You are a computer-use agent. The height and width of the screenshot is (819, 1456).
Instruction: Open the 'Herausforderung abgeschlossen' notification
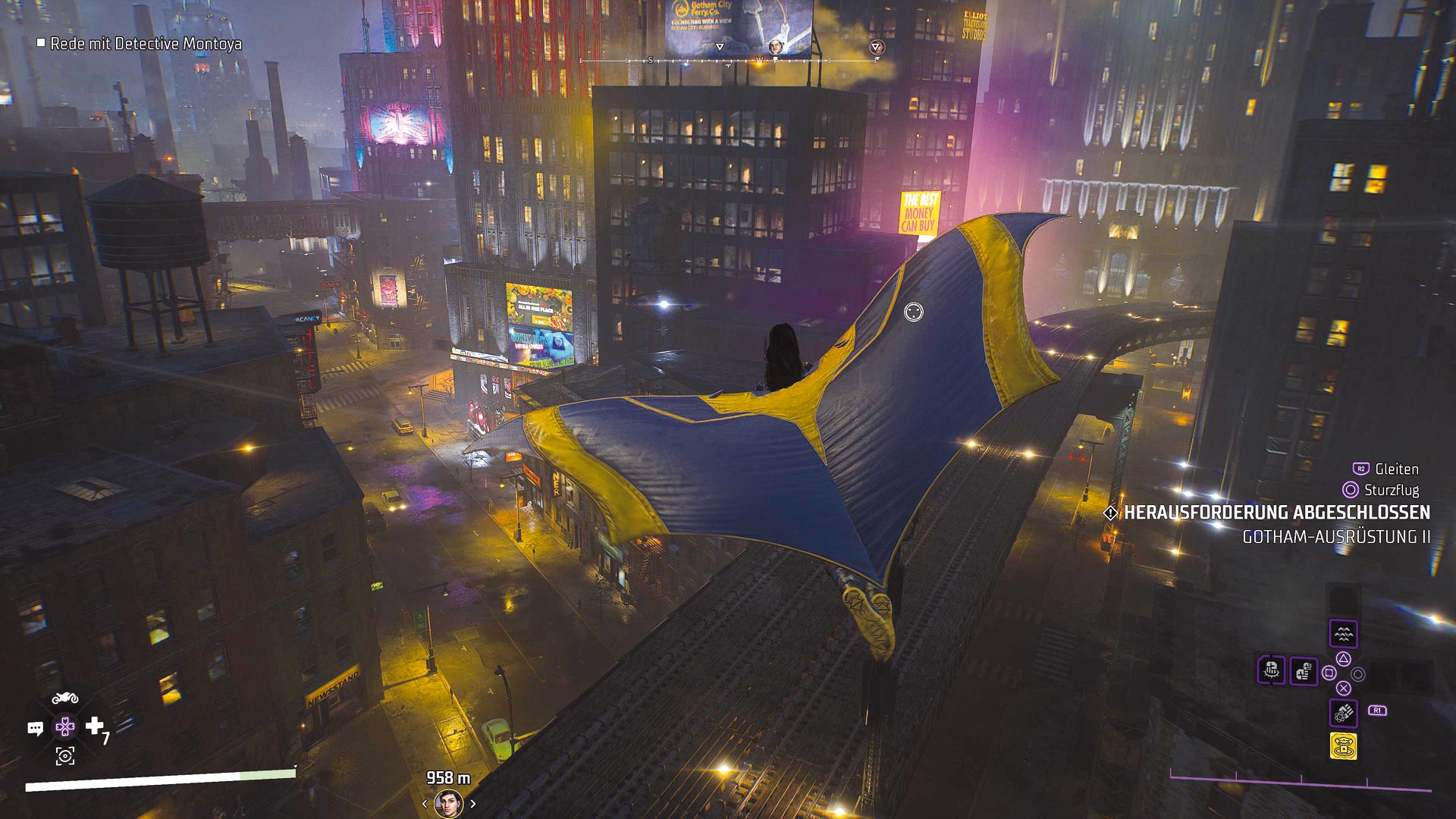1276,513
